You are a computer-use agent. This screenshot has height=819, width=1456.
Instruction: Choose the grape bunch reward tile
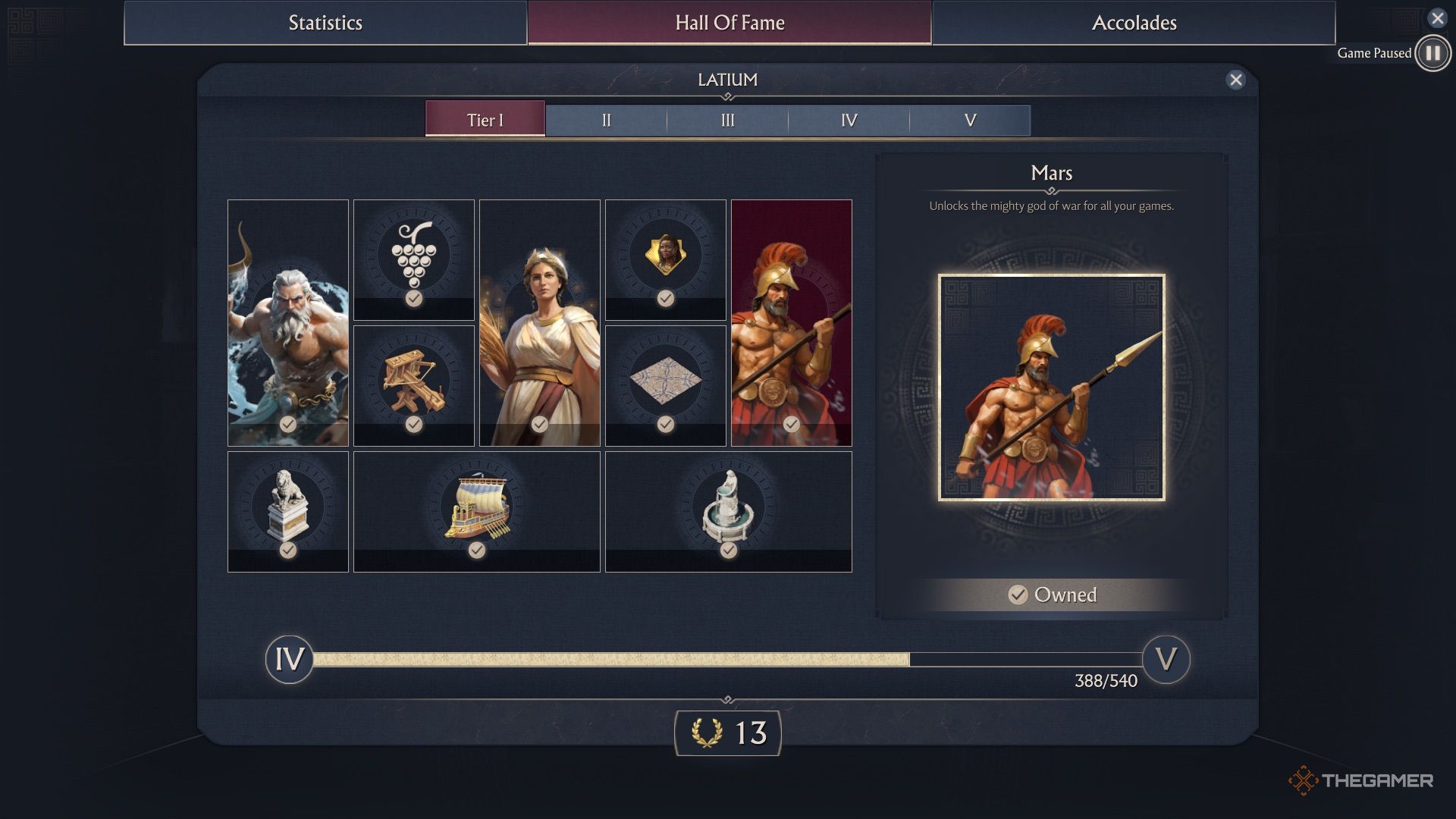coord(414,259)
